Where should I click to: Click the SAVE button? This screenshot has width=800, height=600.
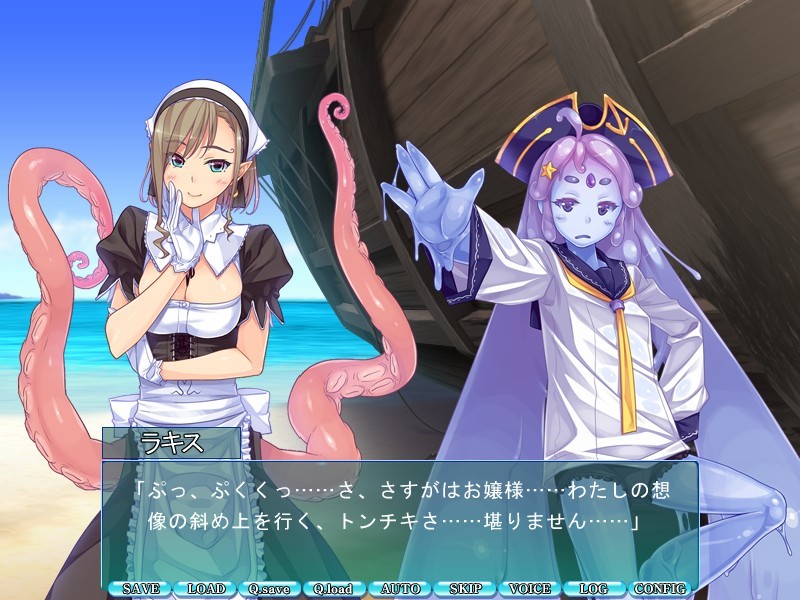tap(141, 589)
